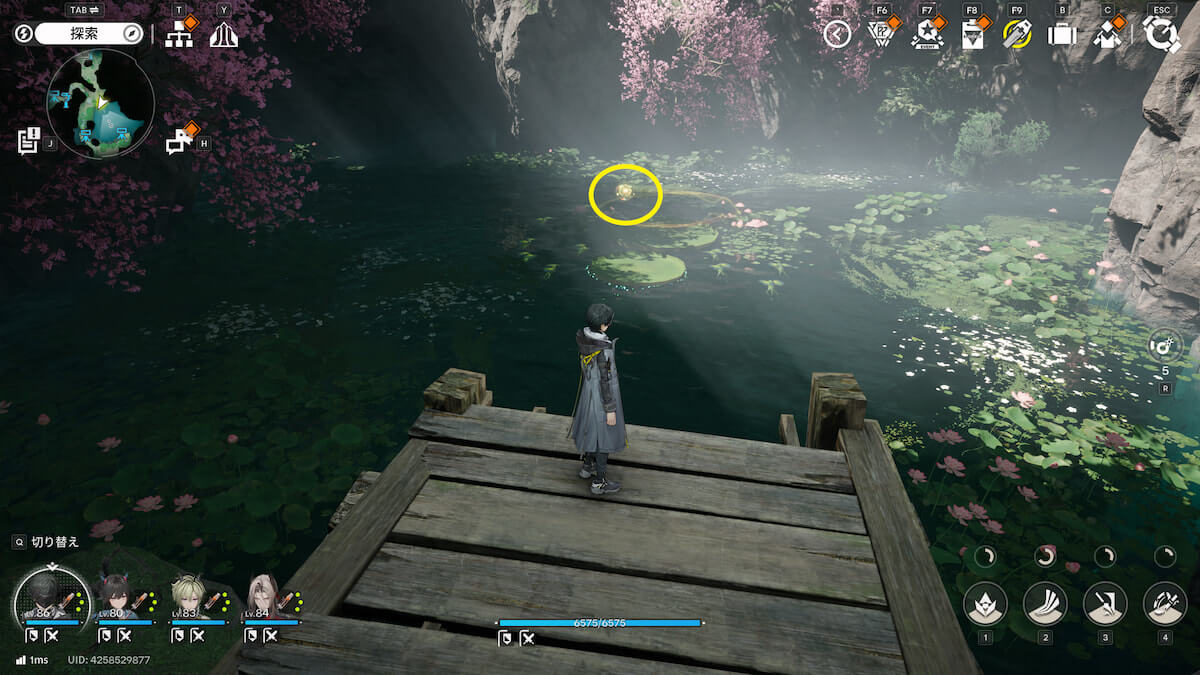The image size is (1200, 675).
Task: Switch to the level 80 party member
Action: (119, 598)
